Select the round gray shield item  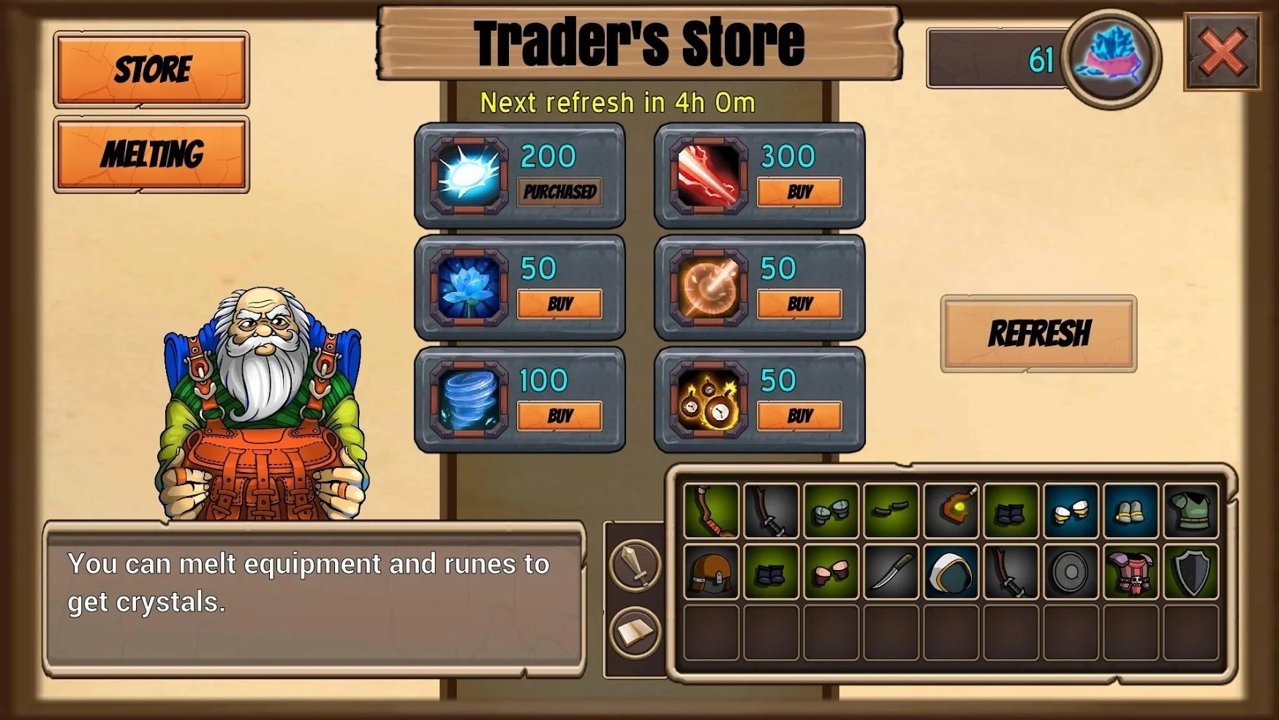pos(1071,571)
